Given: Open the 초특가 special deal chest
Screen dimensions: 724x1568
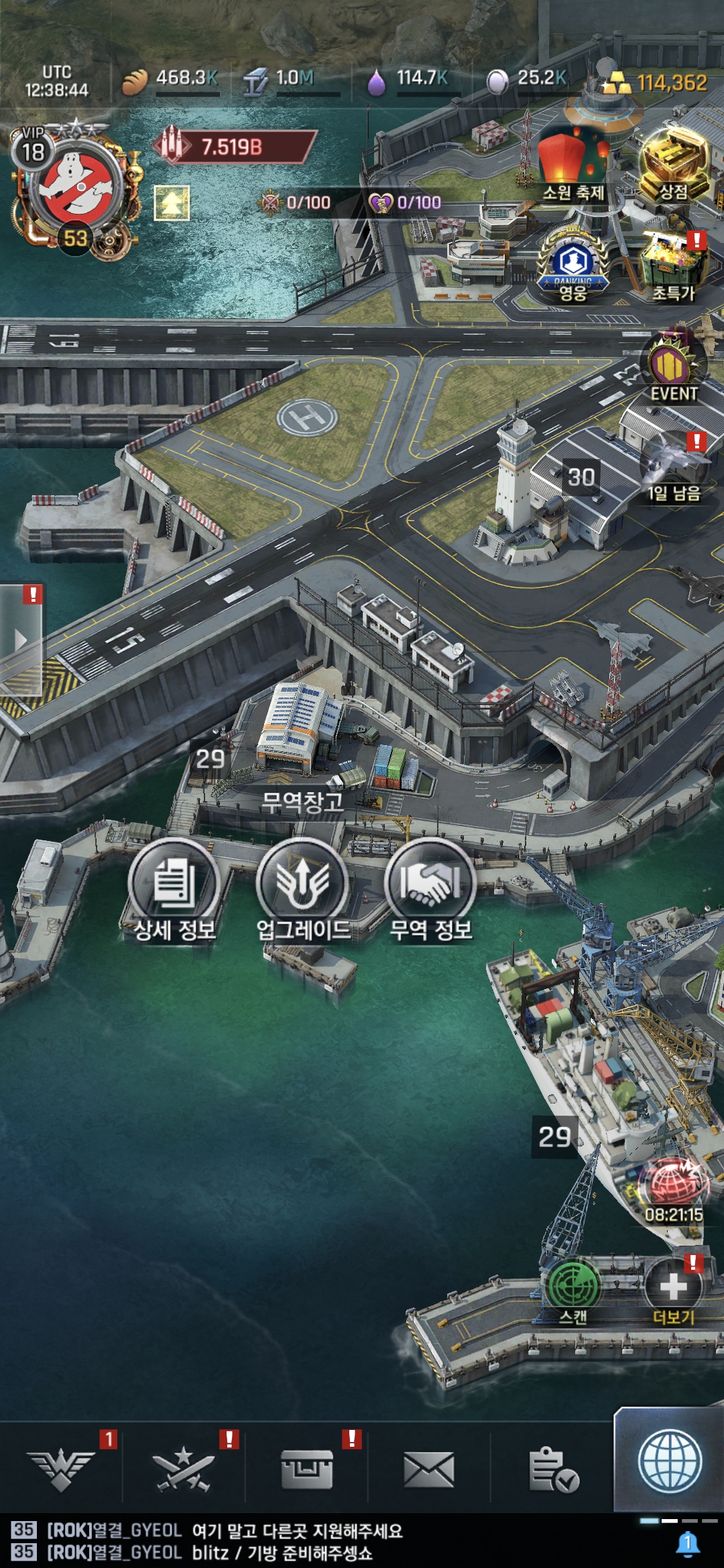Looking at the screenshot, I should [674, 265].
